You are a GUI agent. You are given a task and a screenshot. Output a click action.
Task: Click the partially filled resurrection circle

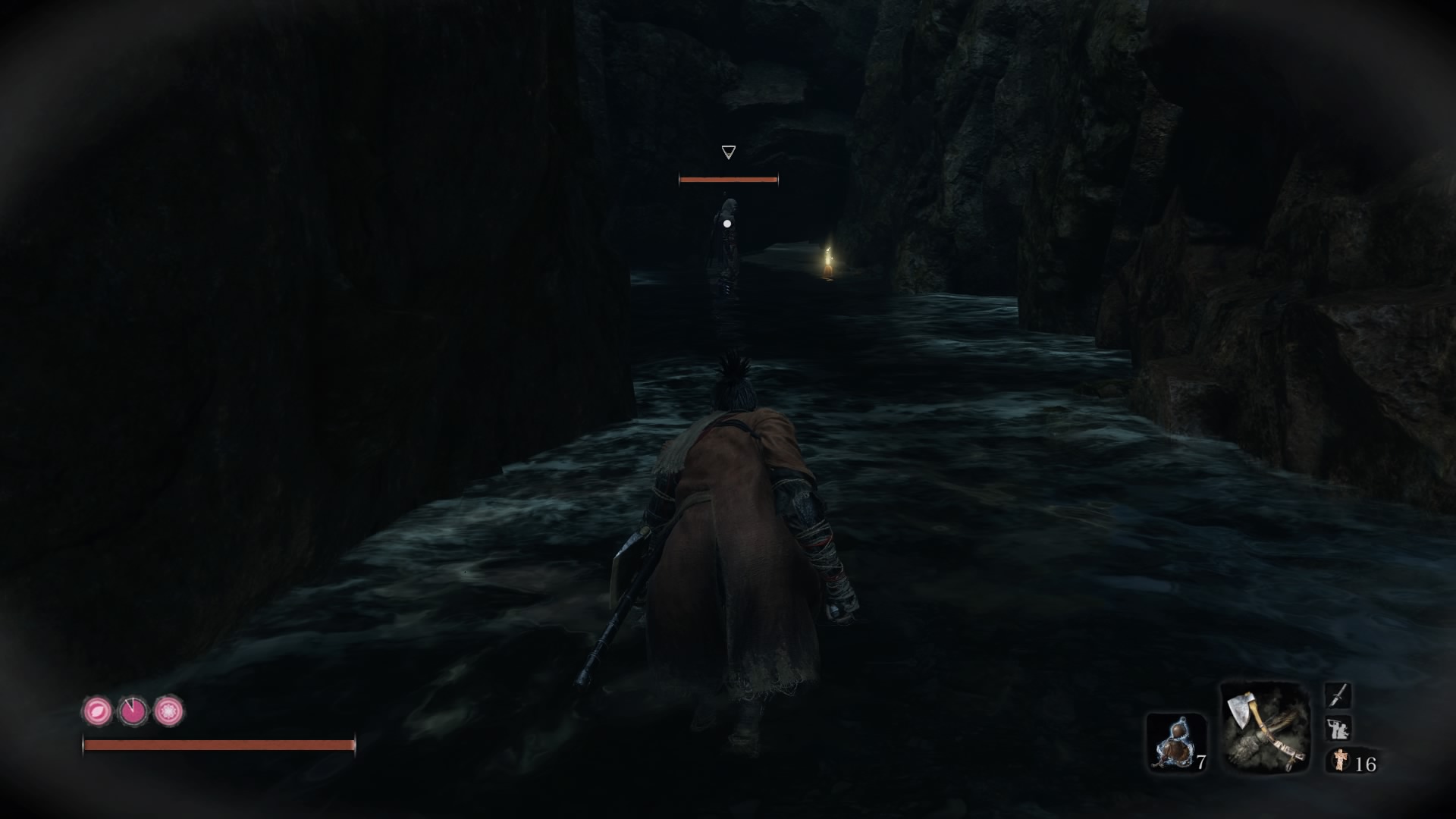tap(133, 712)
